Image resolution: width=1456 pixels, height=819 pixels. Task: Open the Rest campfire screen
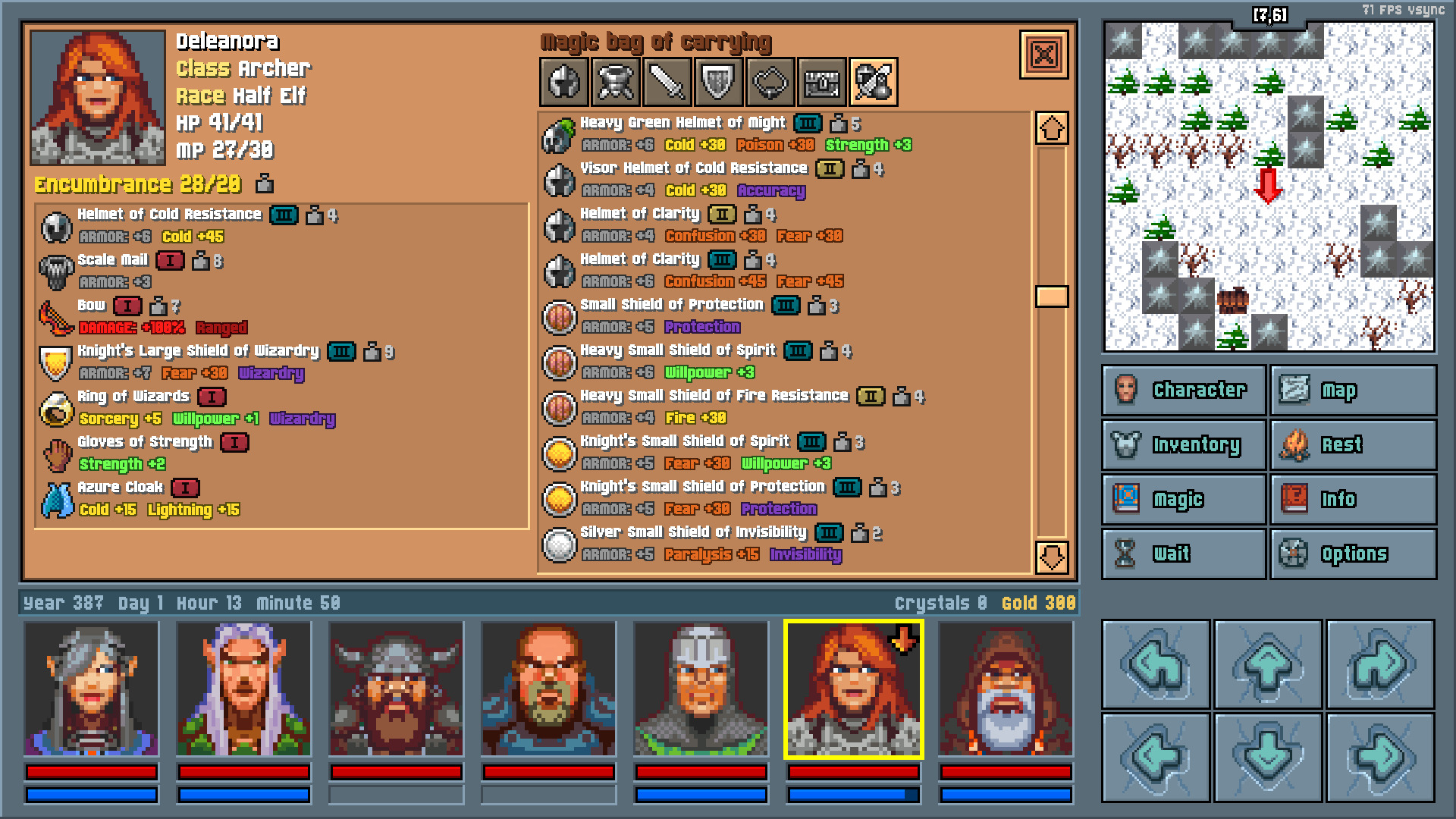click(x=1353, y=444)
